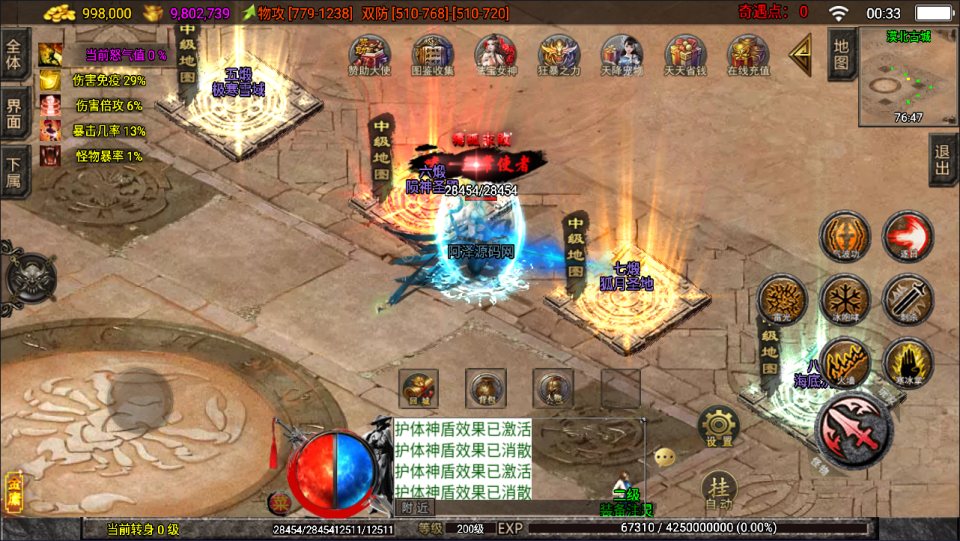
Task: Open the 天天省钱 daily savings gift
Action: [x=686, y=54]
